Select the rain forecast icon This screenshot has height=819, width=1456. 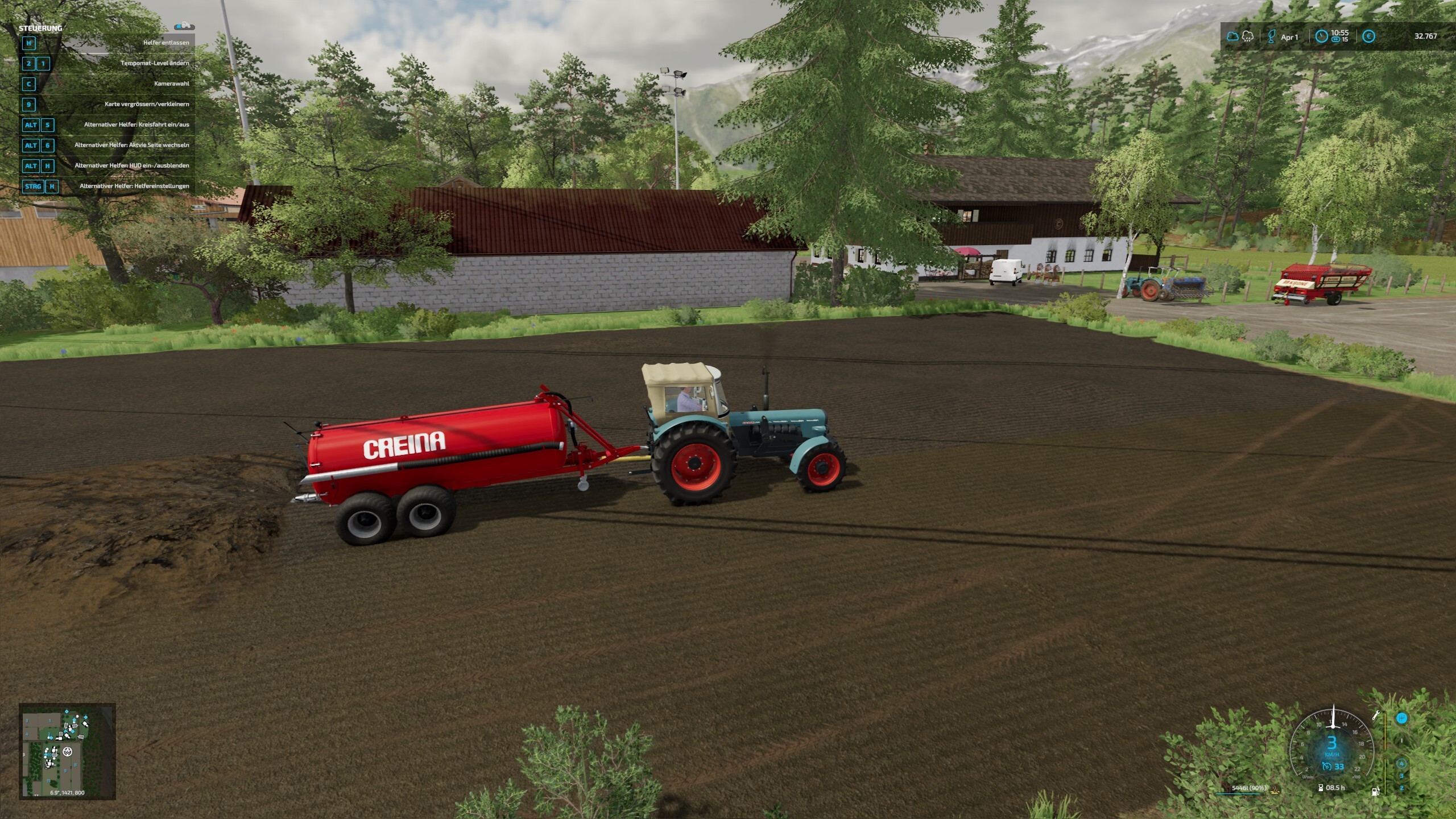[x=1248, y=36]
